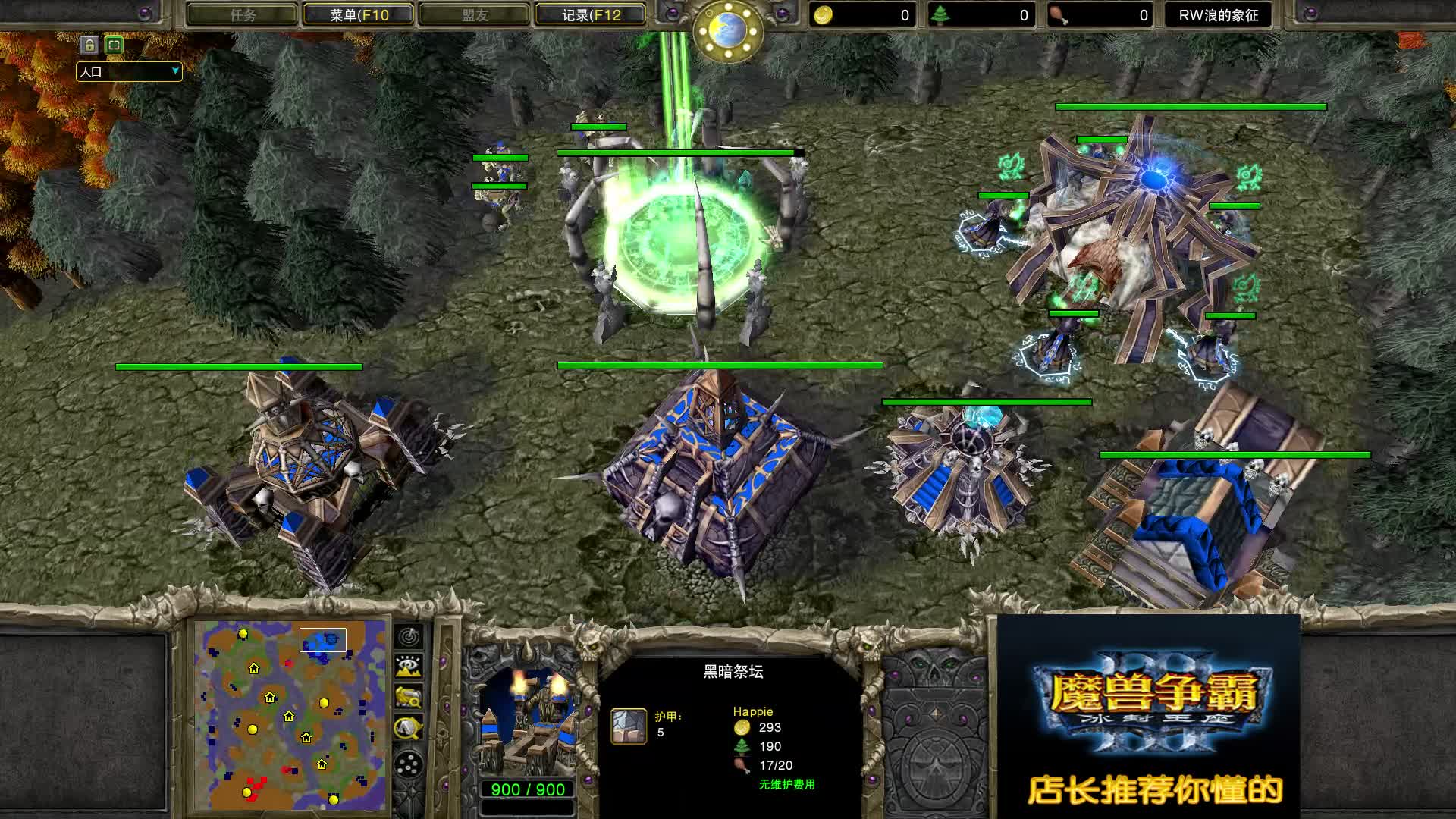Open the 人口 dropdown
The height and width of the screenshot is (819, 1456).
pyautogui.click(x=129, y=71)
